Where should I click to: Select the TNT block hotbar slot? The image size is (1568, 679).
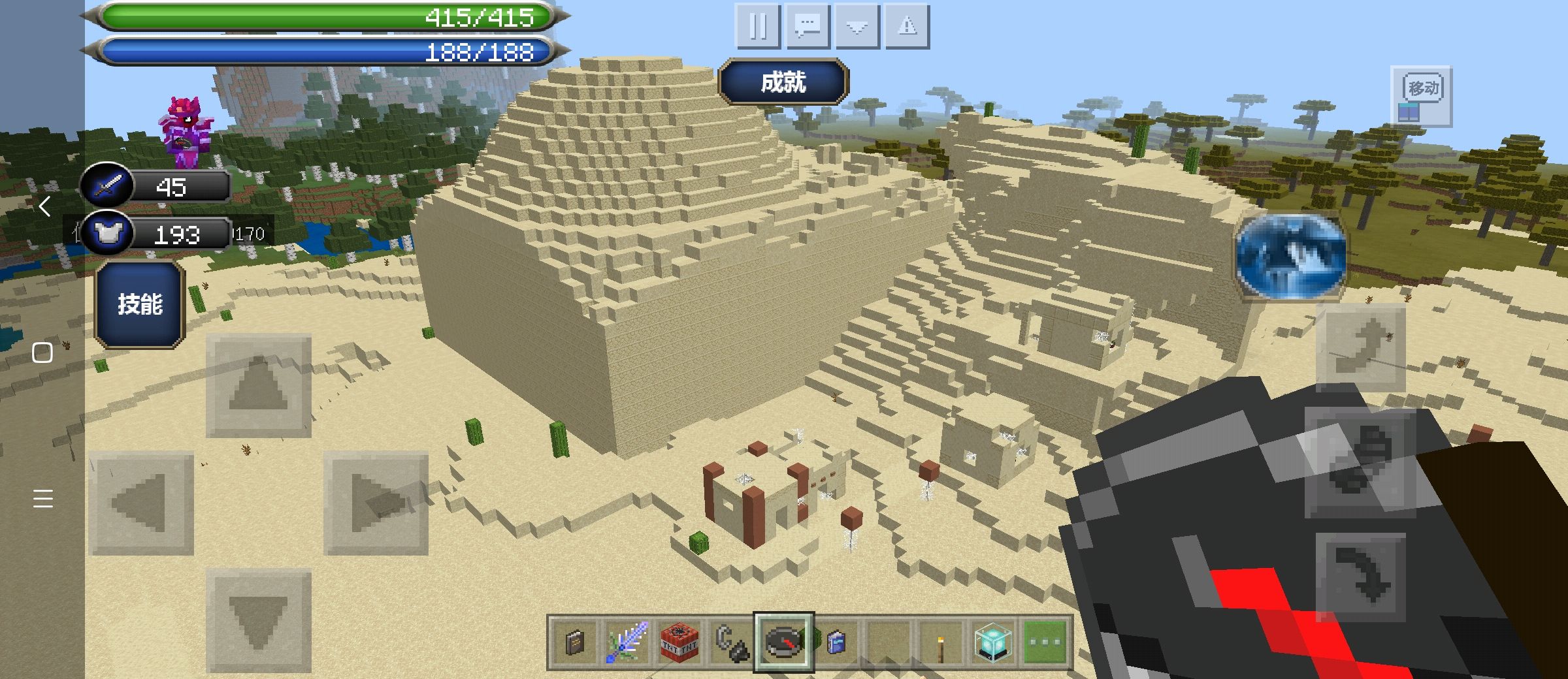[679, 642]
